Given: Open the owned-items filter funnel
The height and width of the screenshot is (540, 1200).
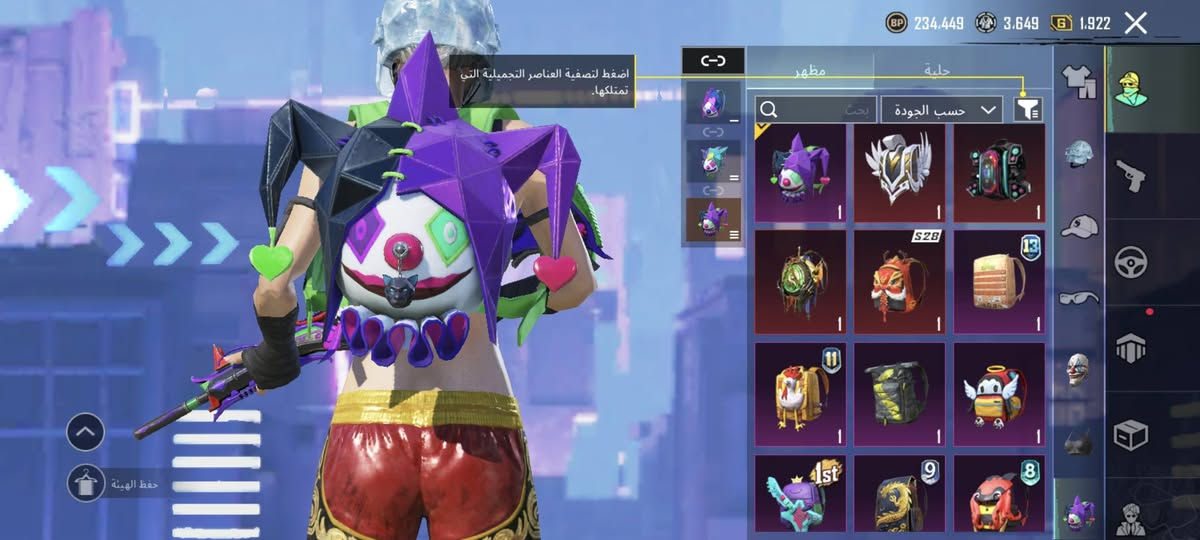Looking at the screenshot, I should [1027, 109].
